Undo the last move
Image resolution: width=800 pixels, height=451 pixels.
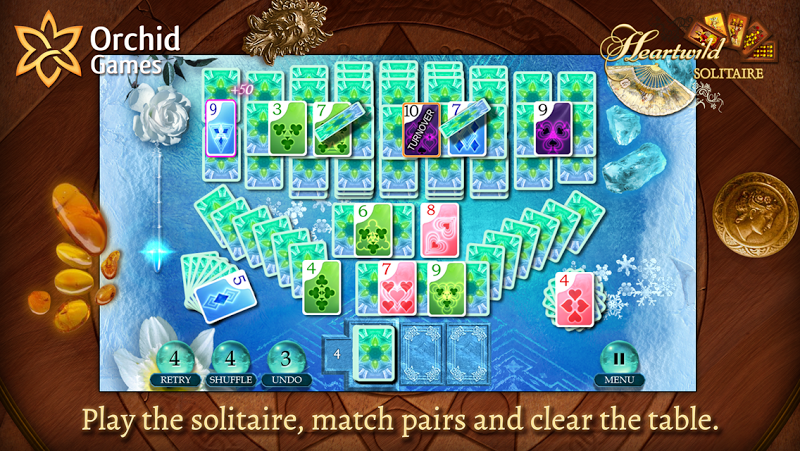tap(286, 361)
